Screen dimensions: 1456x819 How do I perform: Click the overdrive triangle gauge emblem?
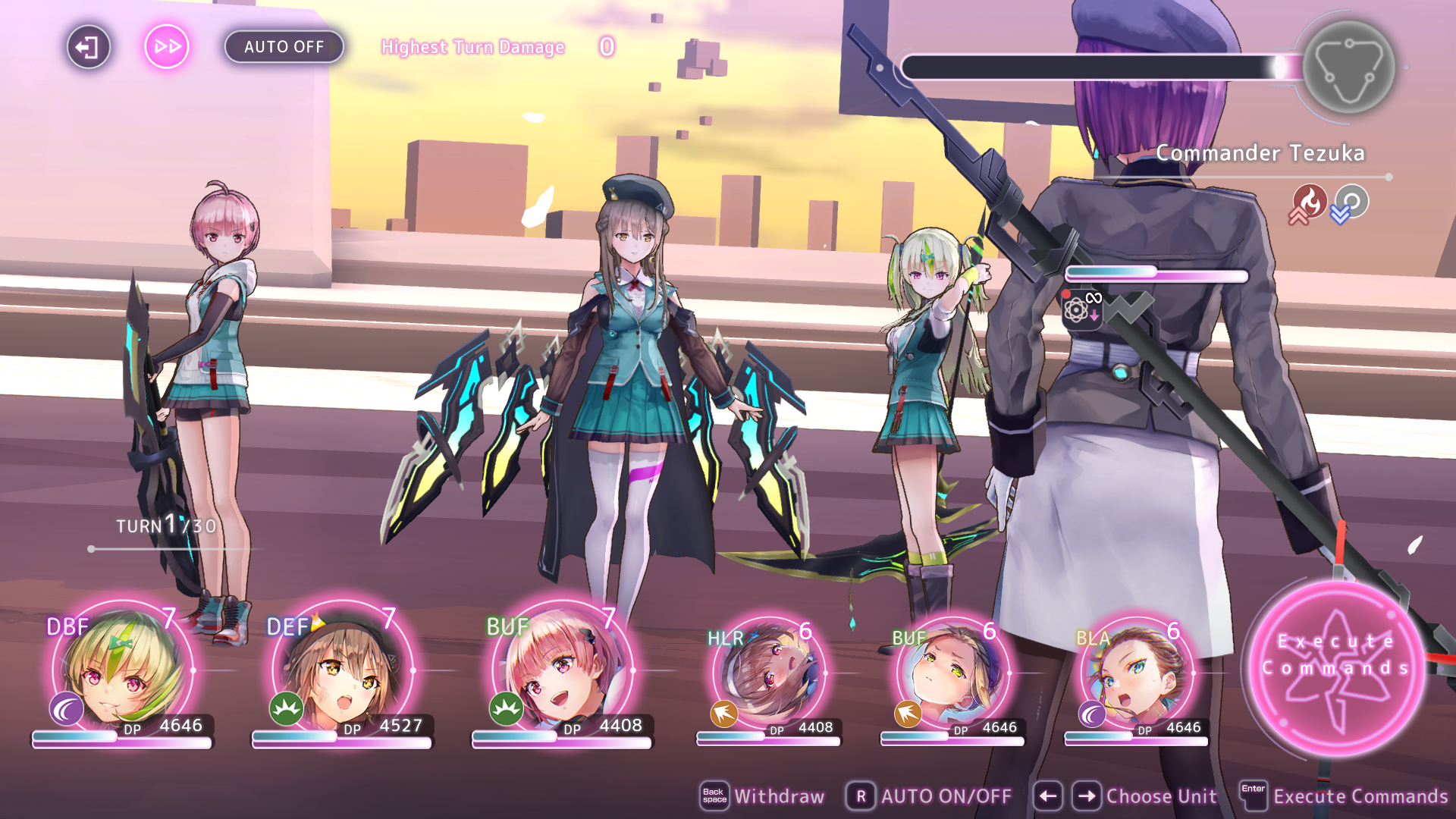pos(1348,67)
